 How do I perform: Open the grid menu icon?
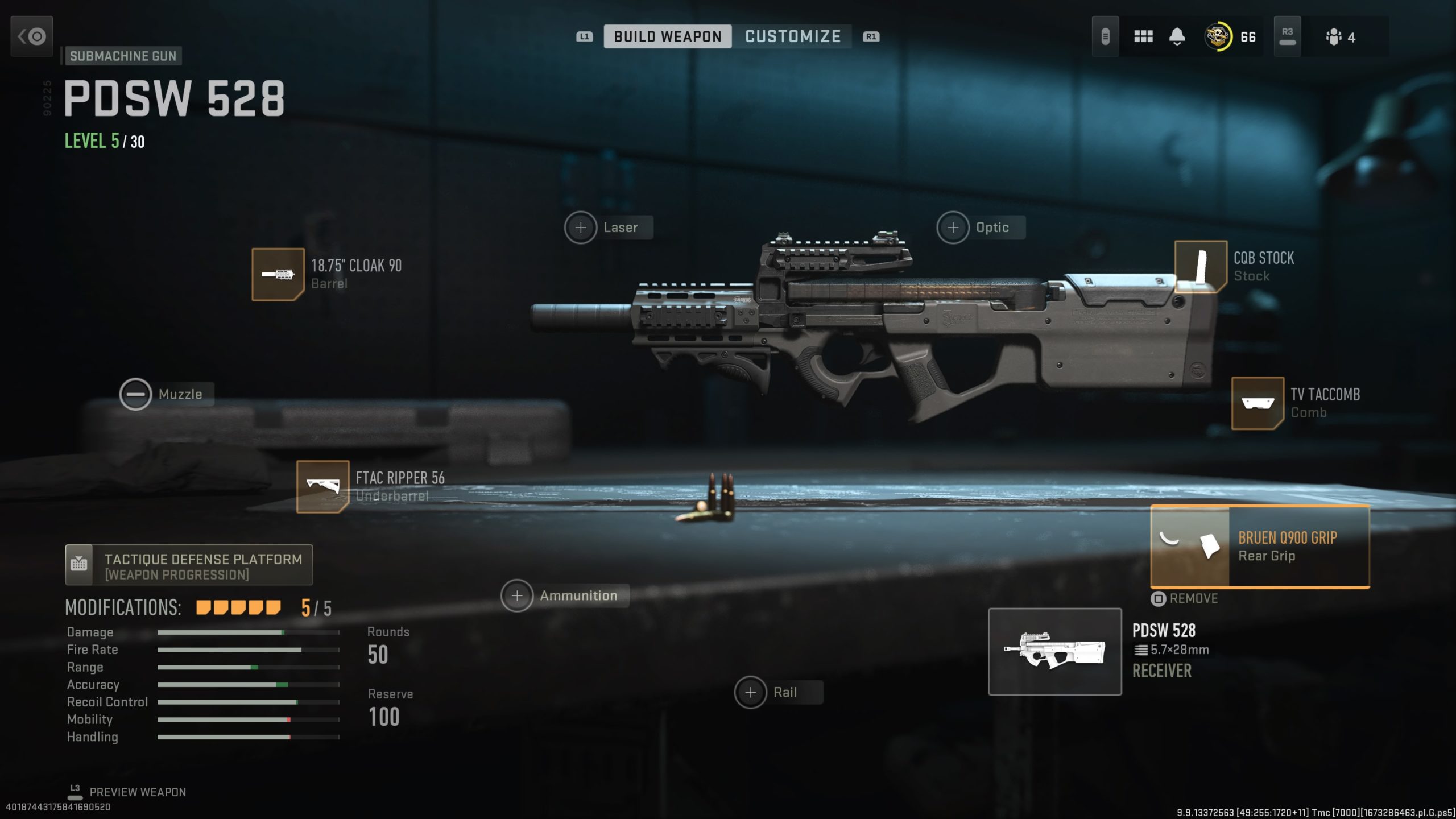click(1143, 37)
